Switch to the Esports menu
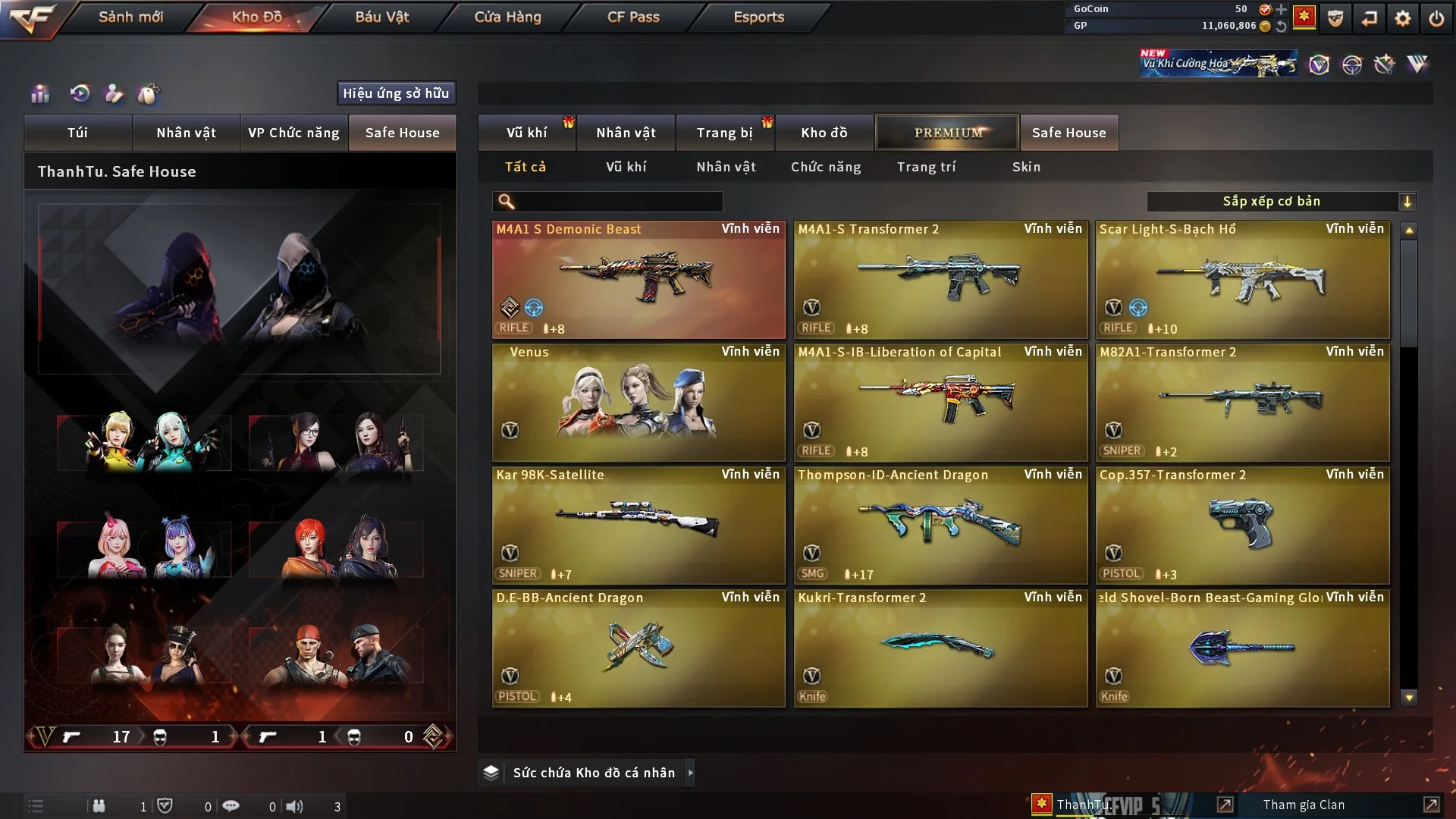 pyautogui.click(x=758, y=17)
